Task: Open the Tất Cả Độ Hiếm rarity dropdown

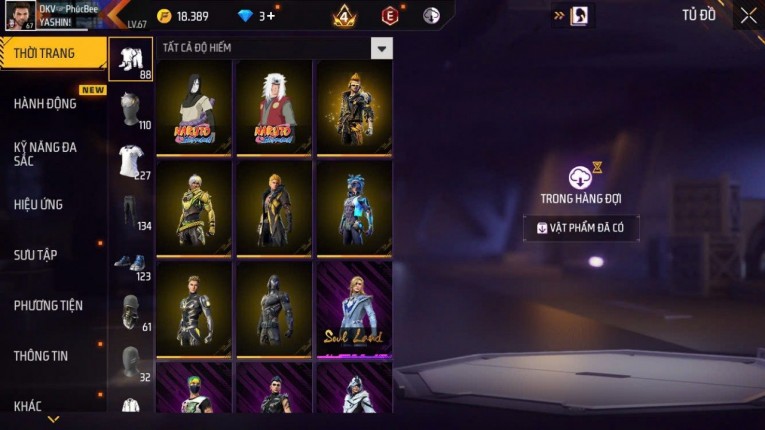Action: (x=381, y=48)
